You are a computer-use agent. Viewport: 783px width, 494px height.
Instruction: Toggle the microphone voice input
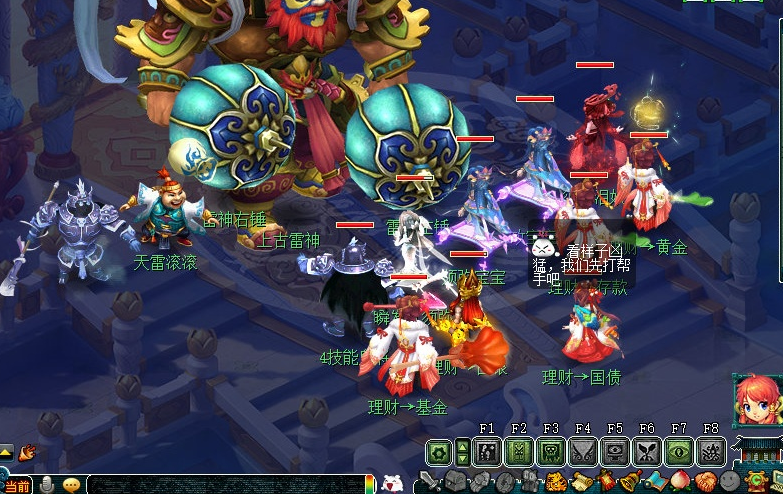pos(47,486)
